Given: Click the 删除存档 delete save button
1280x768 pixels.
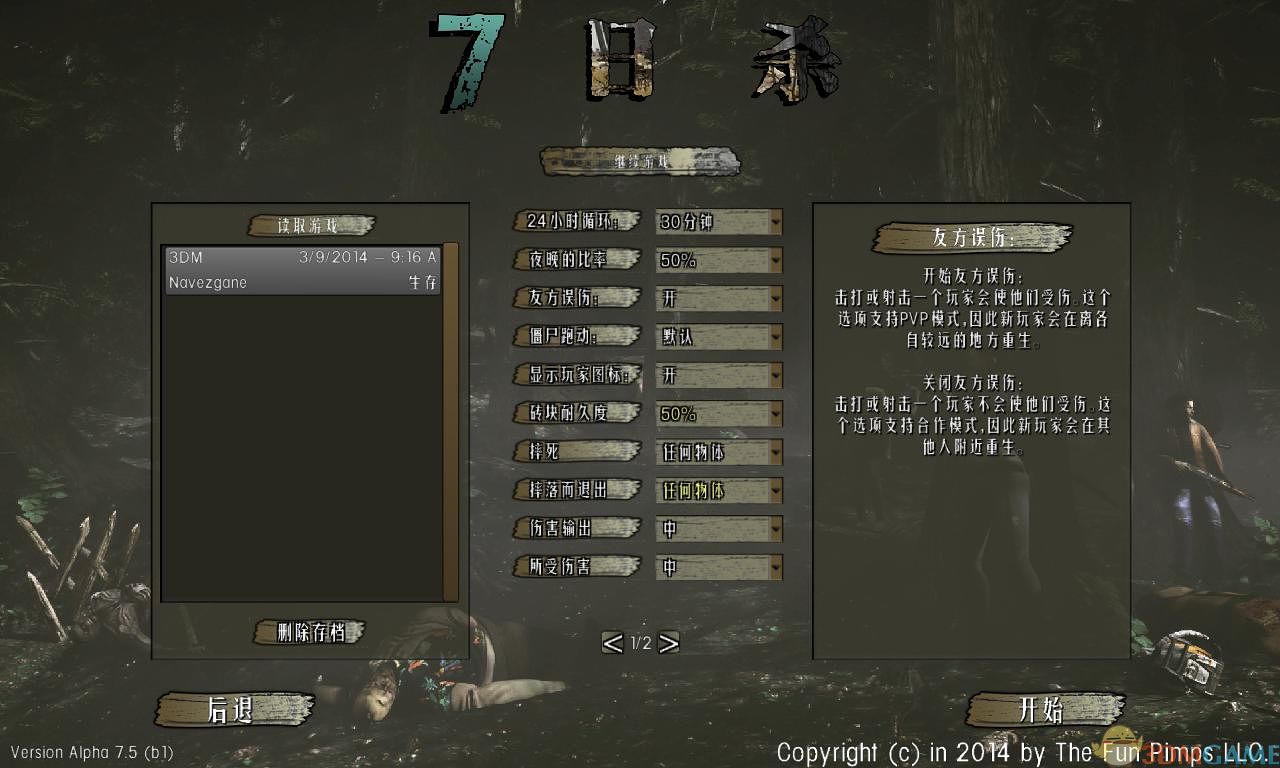Looking at the screenshot, I should tap(308, 632).
